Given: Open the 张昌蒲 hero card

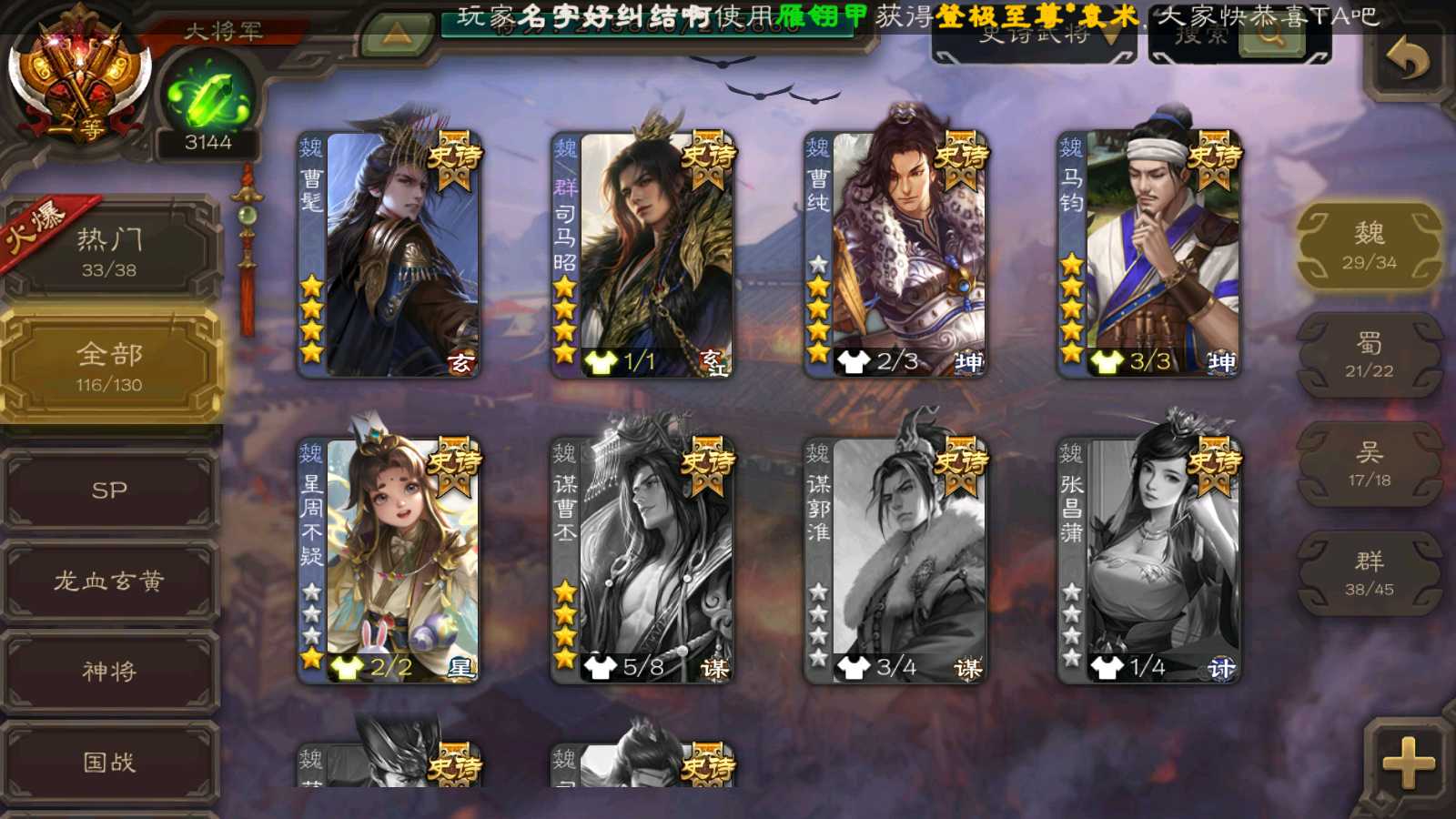Looking at the screenshot, I should point(1148,561).
